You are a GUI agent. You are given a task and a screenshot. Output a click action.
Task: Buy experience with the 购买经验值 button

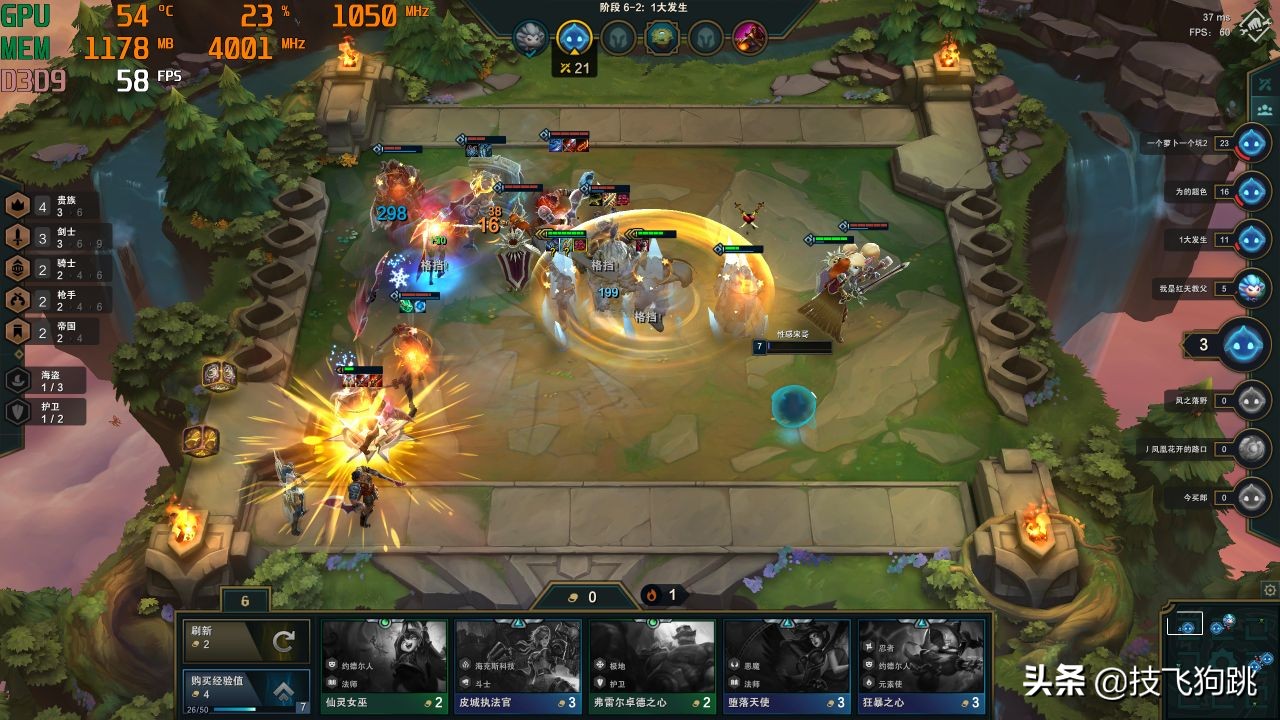point(245,691)
